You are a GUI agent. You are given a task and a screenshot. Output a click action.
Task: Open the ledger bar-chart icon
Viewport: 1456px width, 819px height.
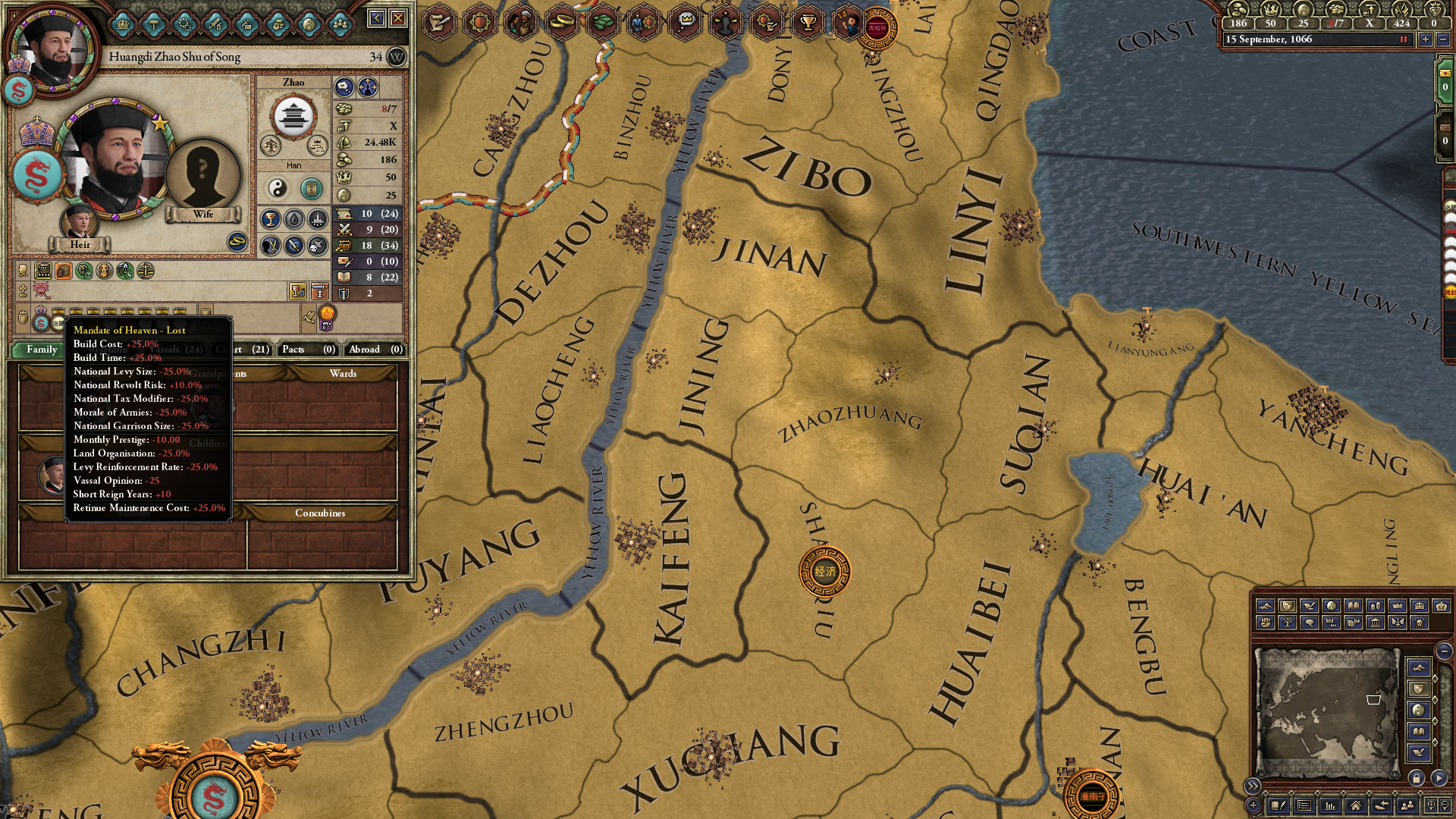click(1332, 805)
